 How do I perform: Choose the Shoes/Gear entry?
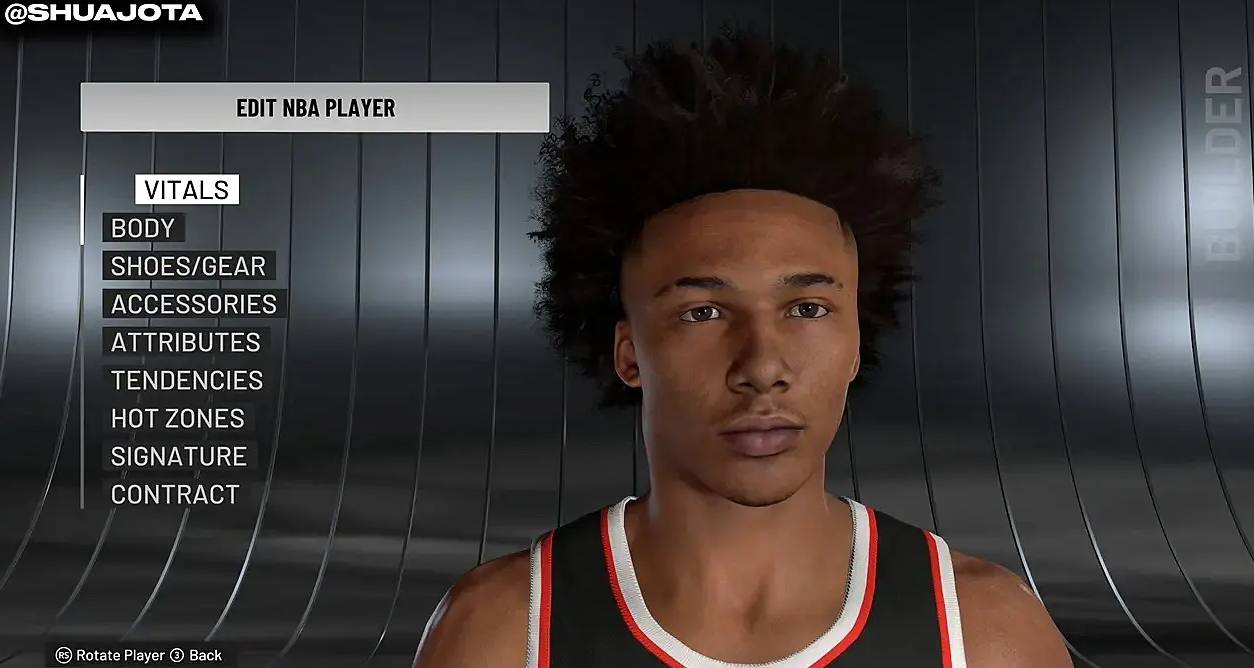(188, 266)
